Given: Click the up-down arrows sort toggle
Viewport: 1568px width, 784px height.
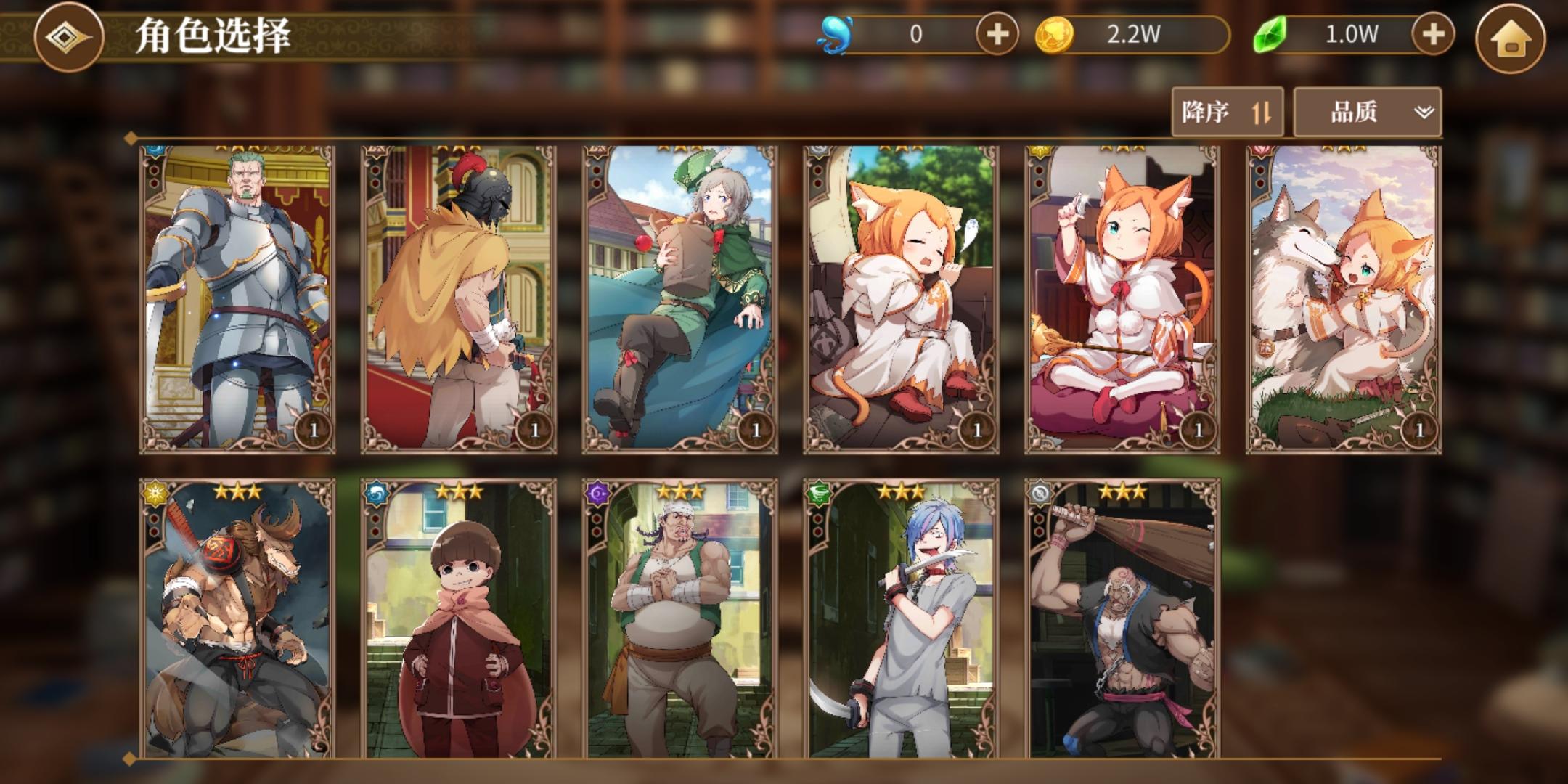Looking at the screenshot, I should [1262, 112].
